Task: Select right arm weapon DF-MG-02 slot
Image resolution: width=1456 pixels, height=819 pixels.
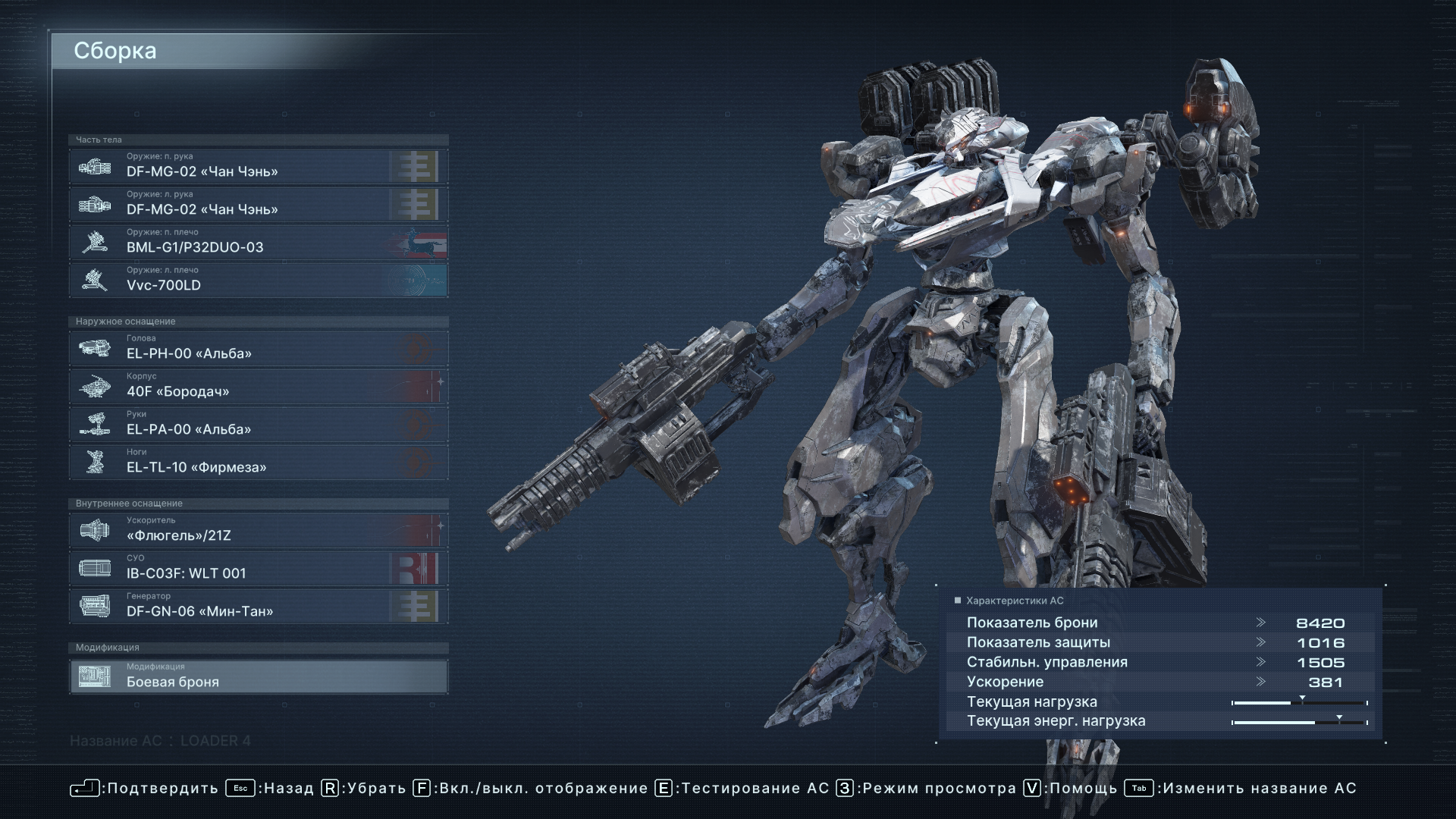Action: [258, 166]
